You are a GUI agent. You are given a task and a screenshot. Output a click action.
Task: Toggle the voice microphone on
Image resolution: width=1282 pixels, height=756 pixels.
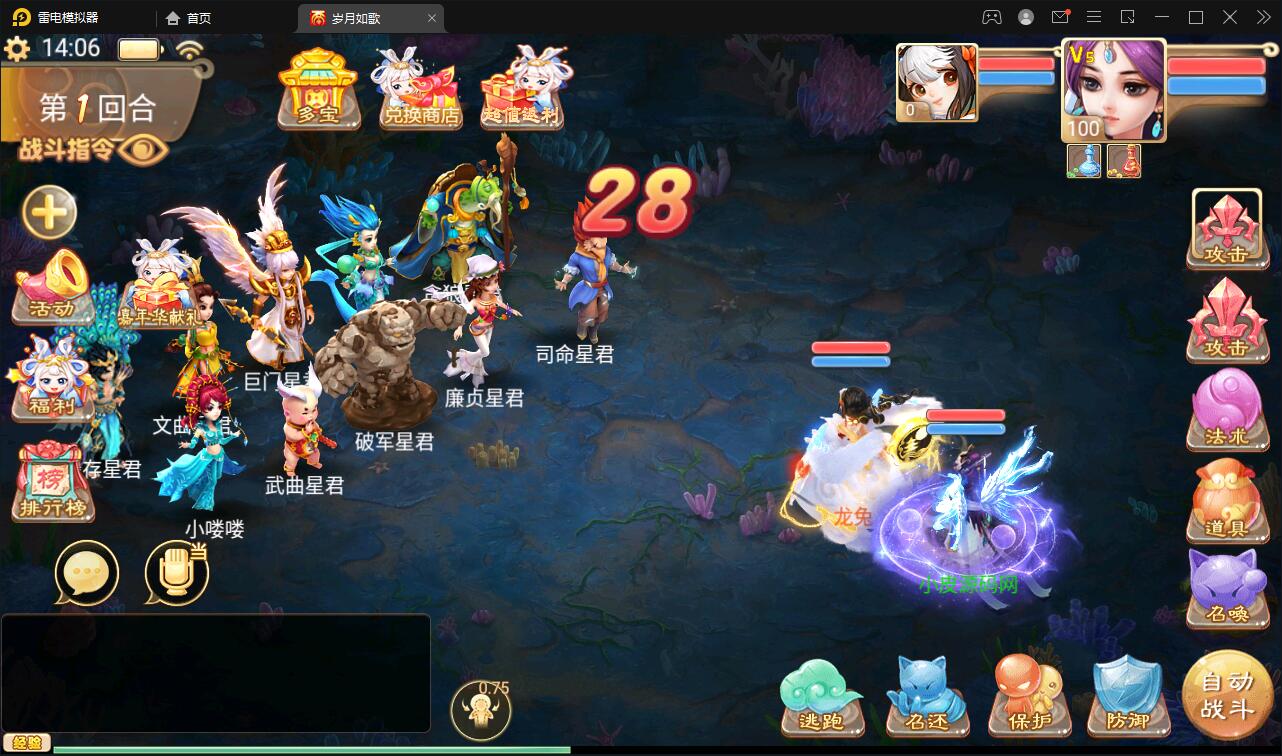pos(175,572)
